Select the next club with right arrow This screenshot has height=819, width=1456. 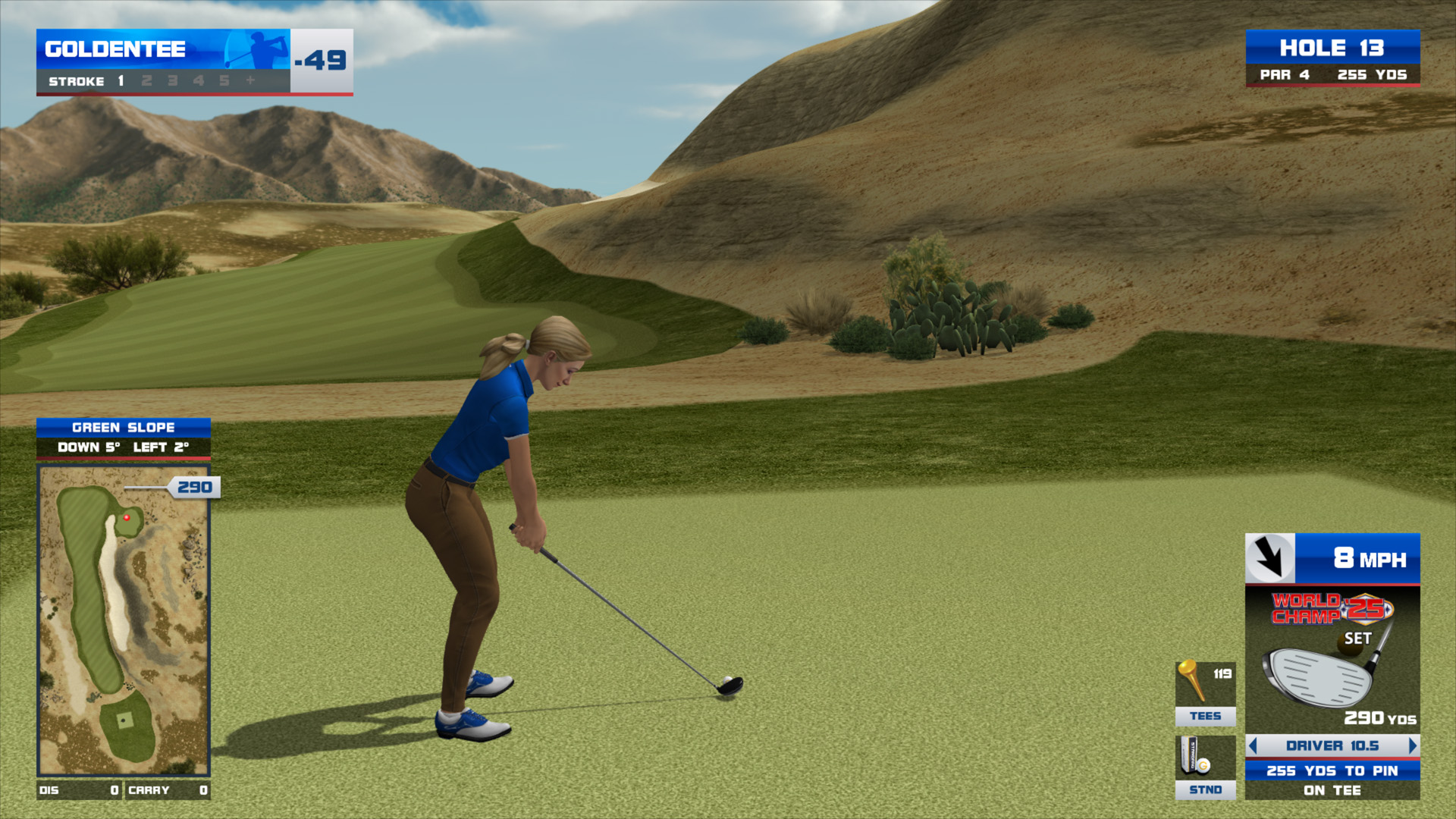(x=1412, y=745)
